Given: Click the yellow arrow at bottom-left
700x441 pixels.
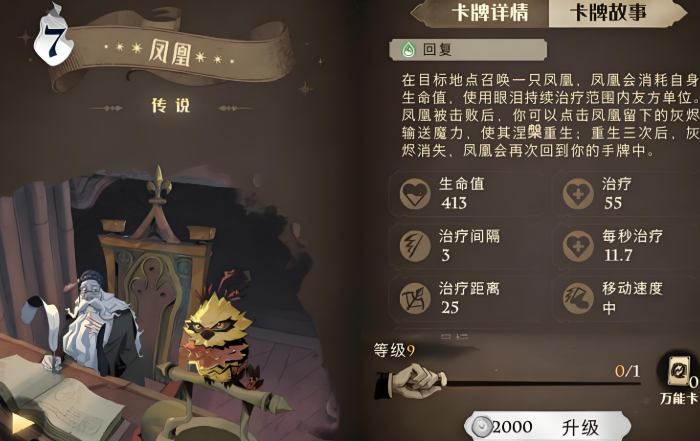Looking at the screenshot, I should tap(22, 423).
